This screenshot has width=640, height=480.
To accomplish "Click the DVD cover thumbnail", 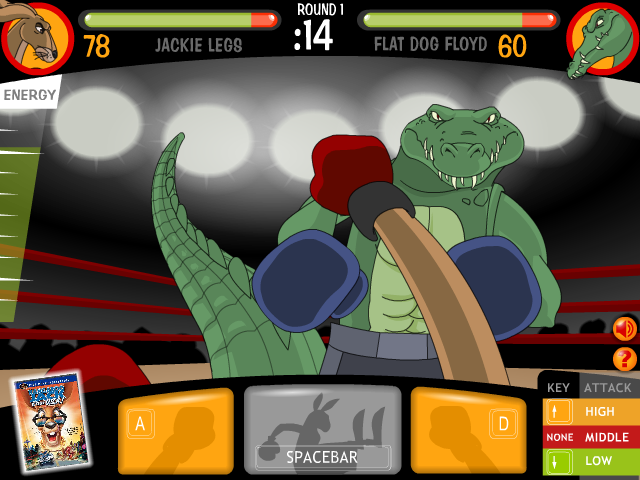I will click(50, 420).
